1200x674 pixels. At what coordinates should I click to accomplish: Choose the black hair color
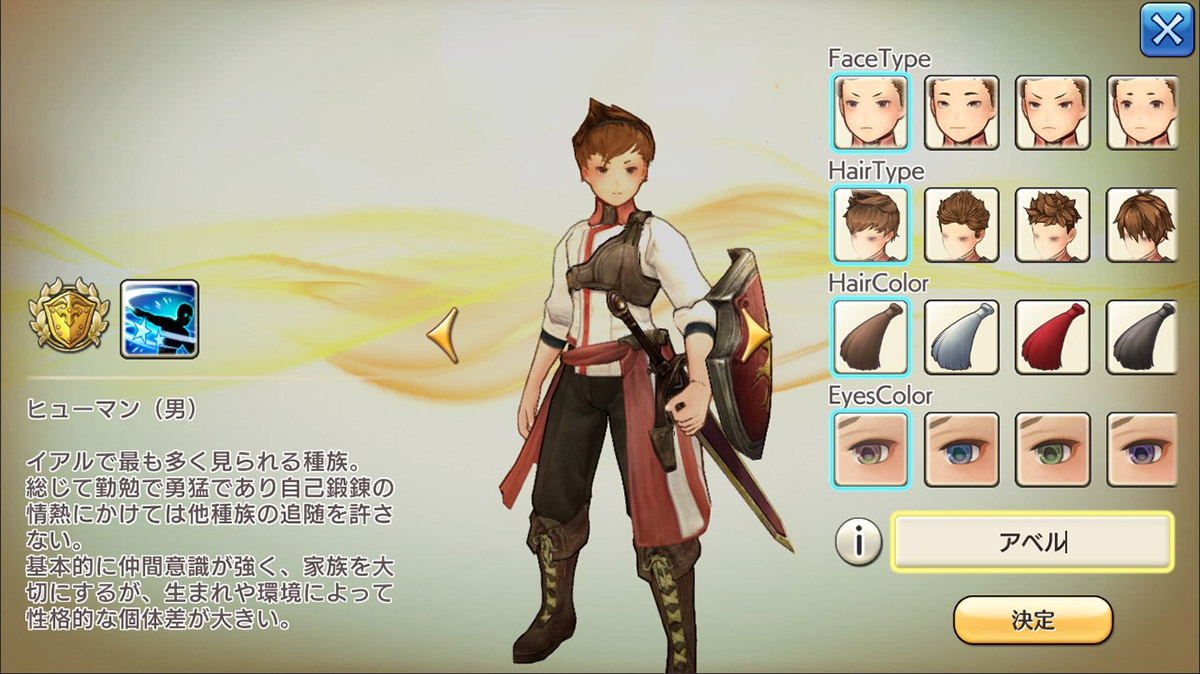click(x=1144, y=337)
